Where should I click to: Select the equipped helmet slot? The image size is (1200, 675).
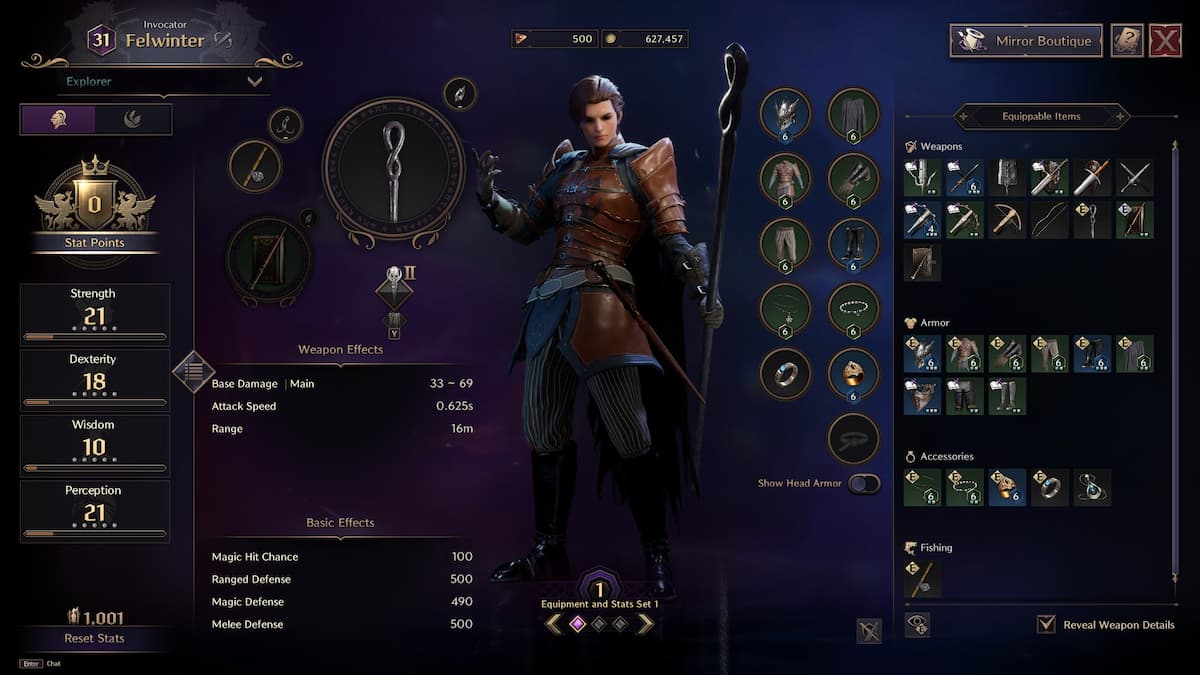point(786,114)
